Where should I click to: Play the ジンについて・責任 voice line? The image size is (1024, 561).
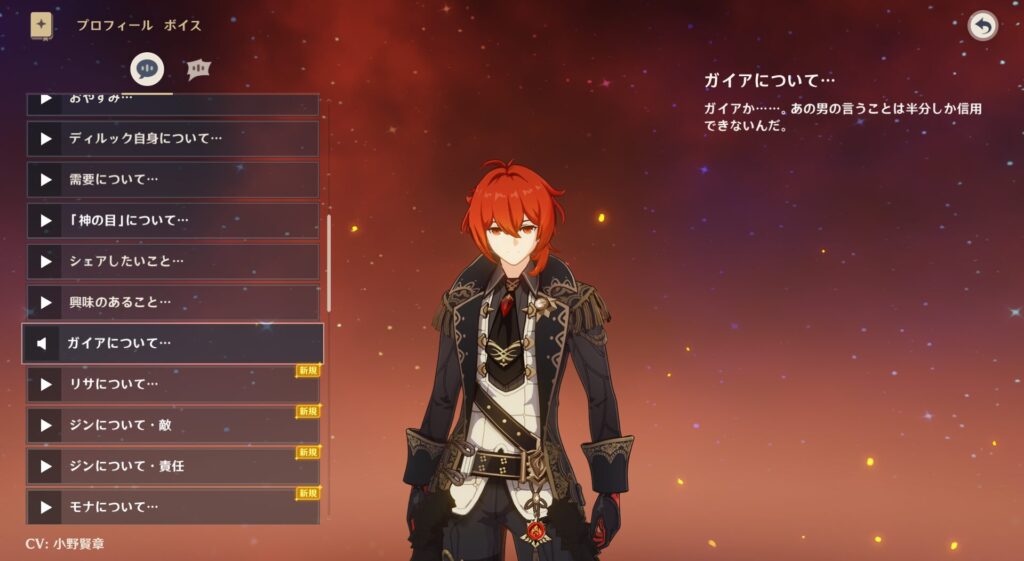45,466
